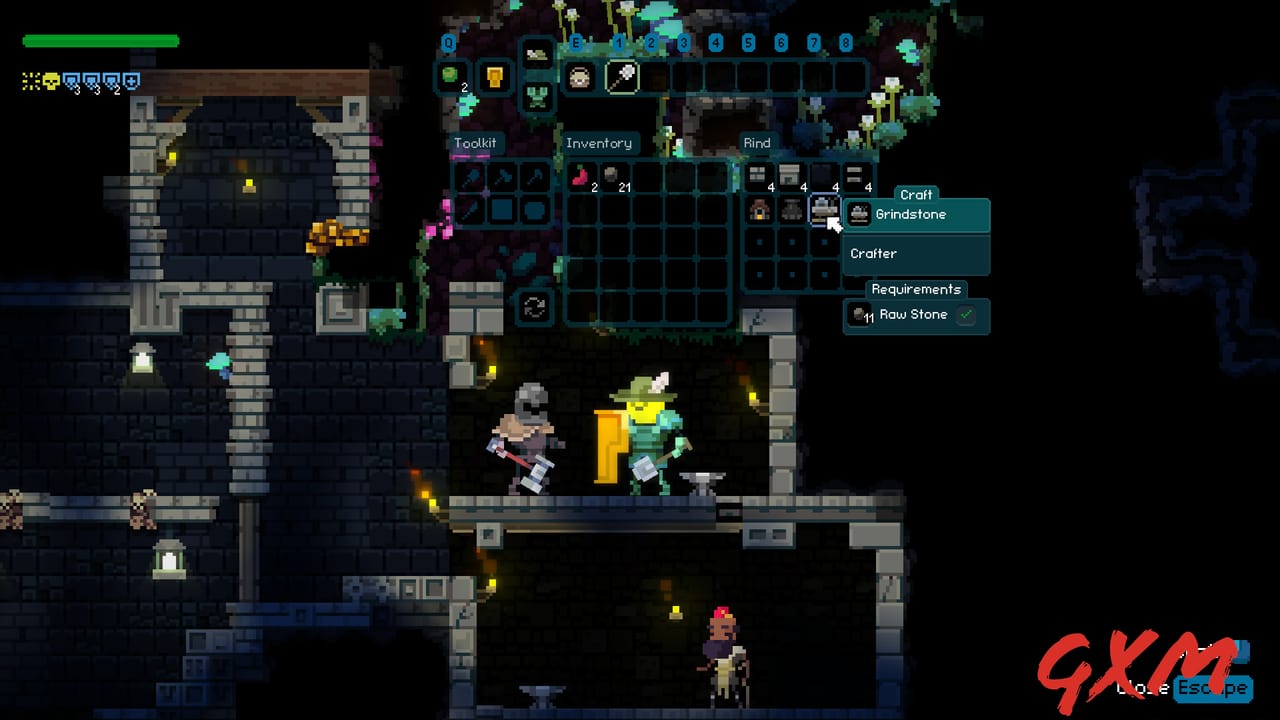The height and width of the screenshot is (720, 1280).
Task: Click the Requirements panel header
Action: 916,289
